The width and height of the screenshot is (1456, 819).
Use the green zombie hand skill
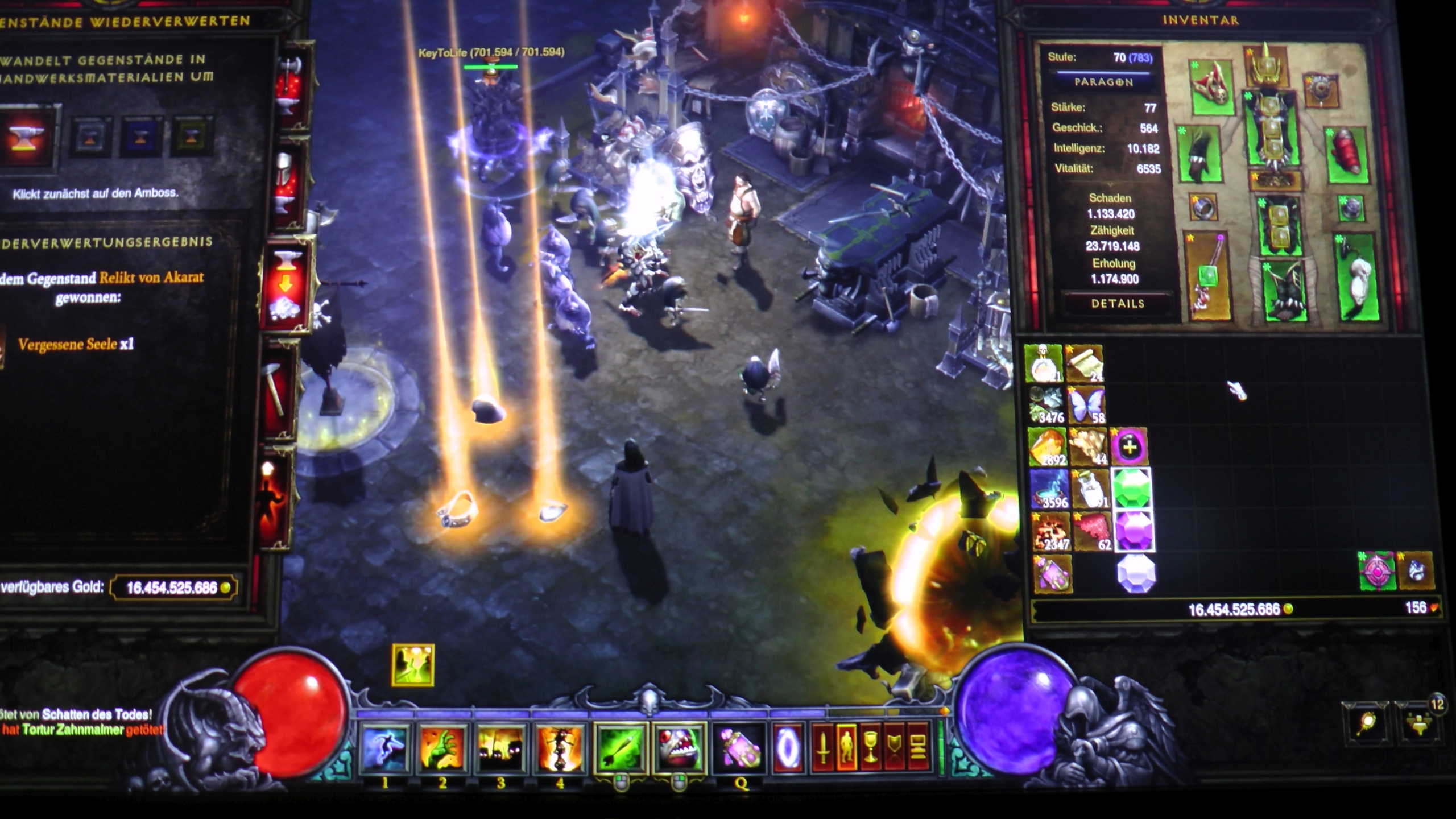coord(443,747)
